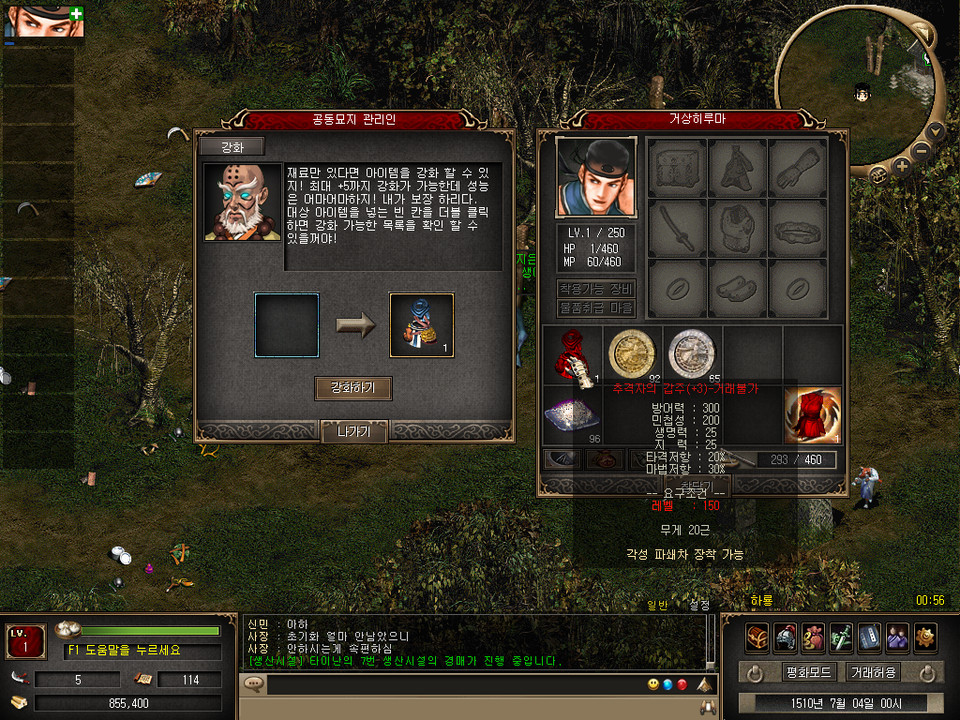Select the enhancement result item slot
This screenshot has height=720, width=960.
421,325
